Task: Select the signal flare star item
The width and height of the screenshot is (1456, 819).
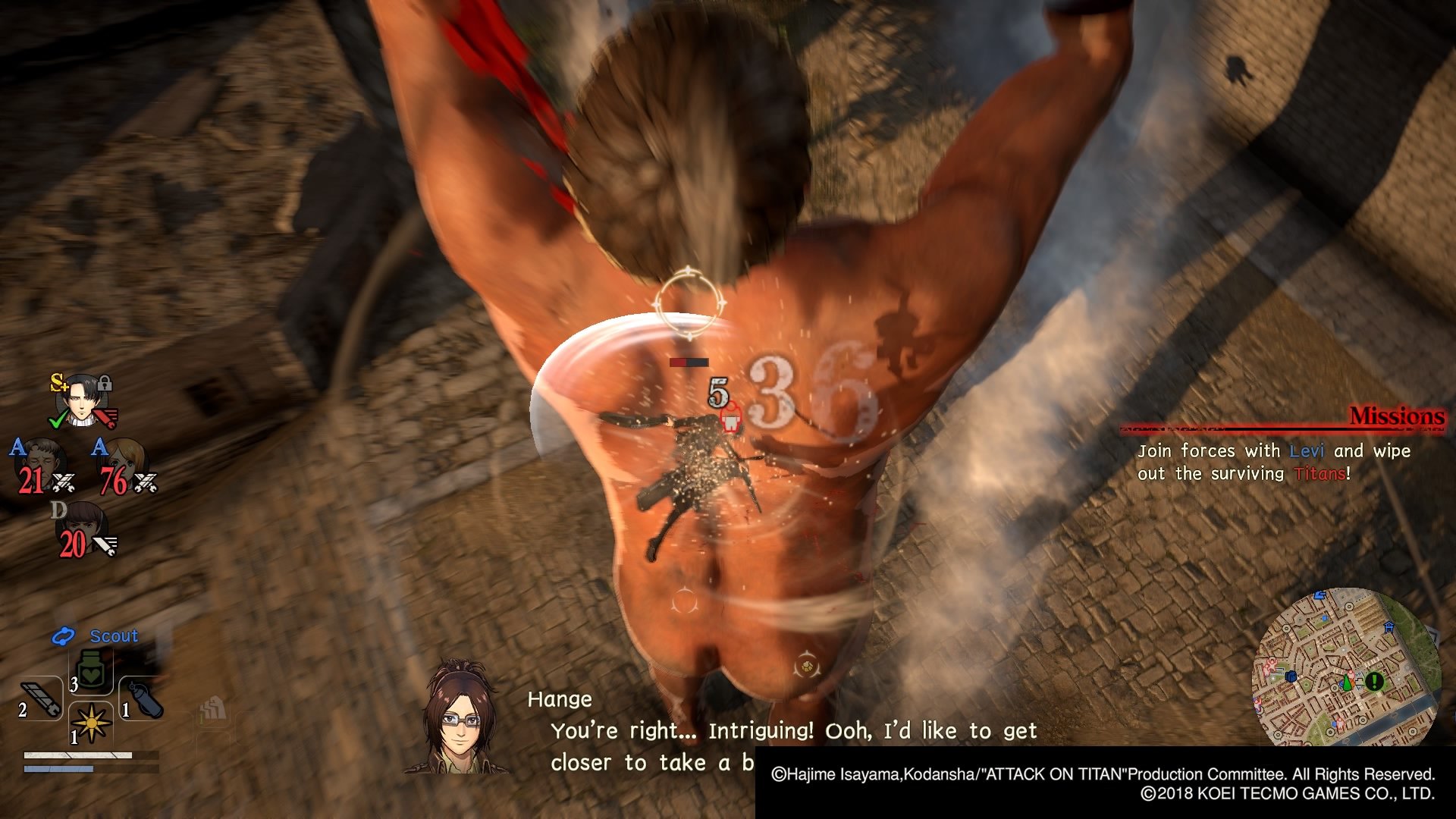Action: click(x=90, y=723)
